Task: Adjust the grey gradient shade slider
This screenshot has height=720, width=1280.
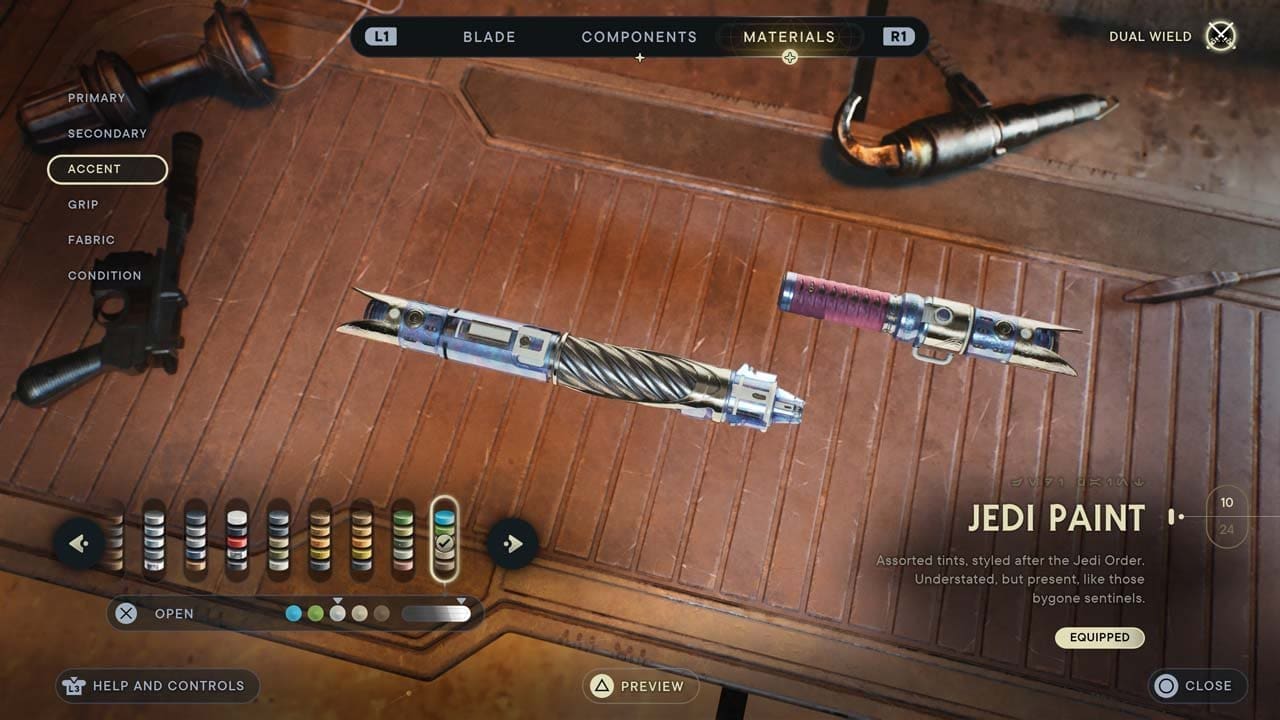Action: coord(436,613)
